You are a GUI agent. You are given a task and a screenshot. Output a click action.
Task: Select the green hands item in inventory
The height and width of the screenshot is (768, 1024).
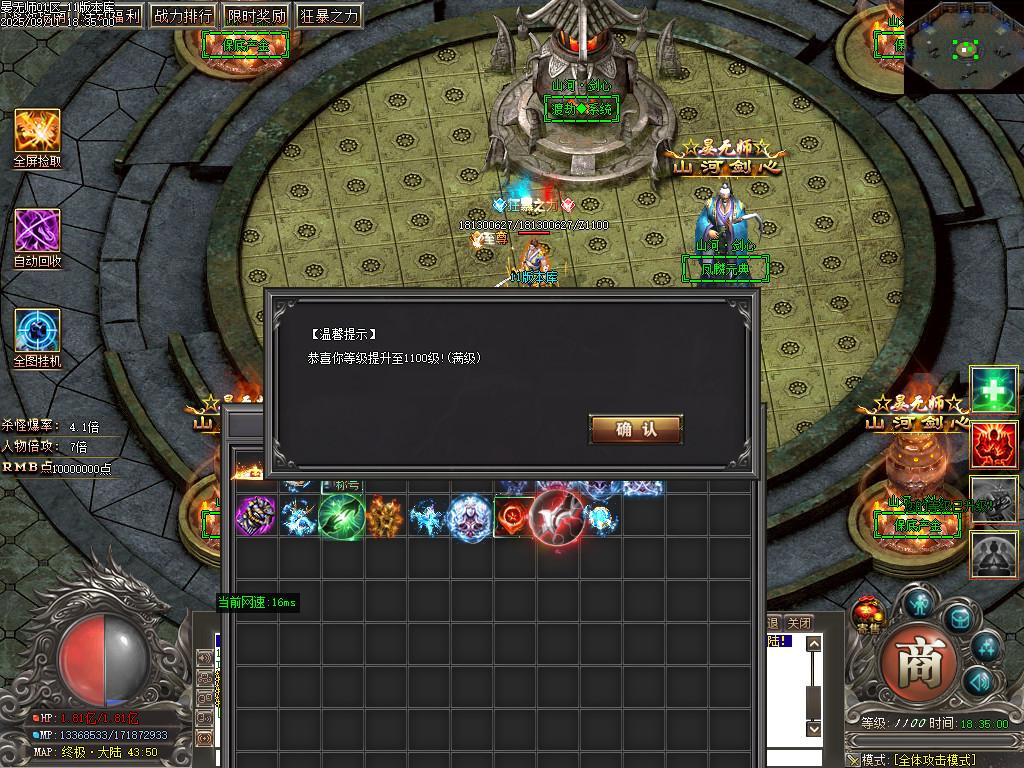coord(342,517)
